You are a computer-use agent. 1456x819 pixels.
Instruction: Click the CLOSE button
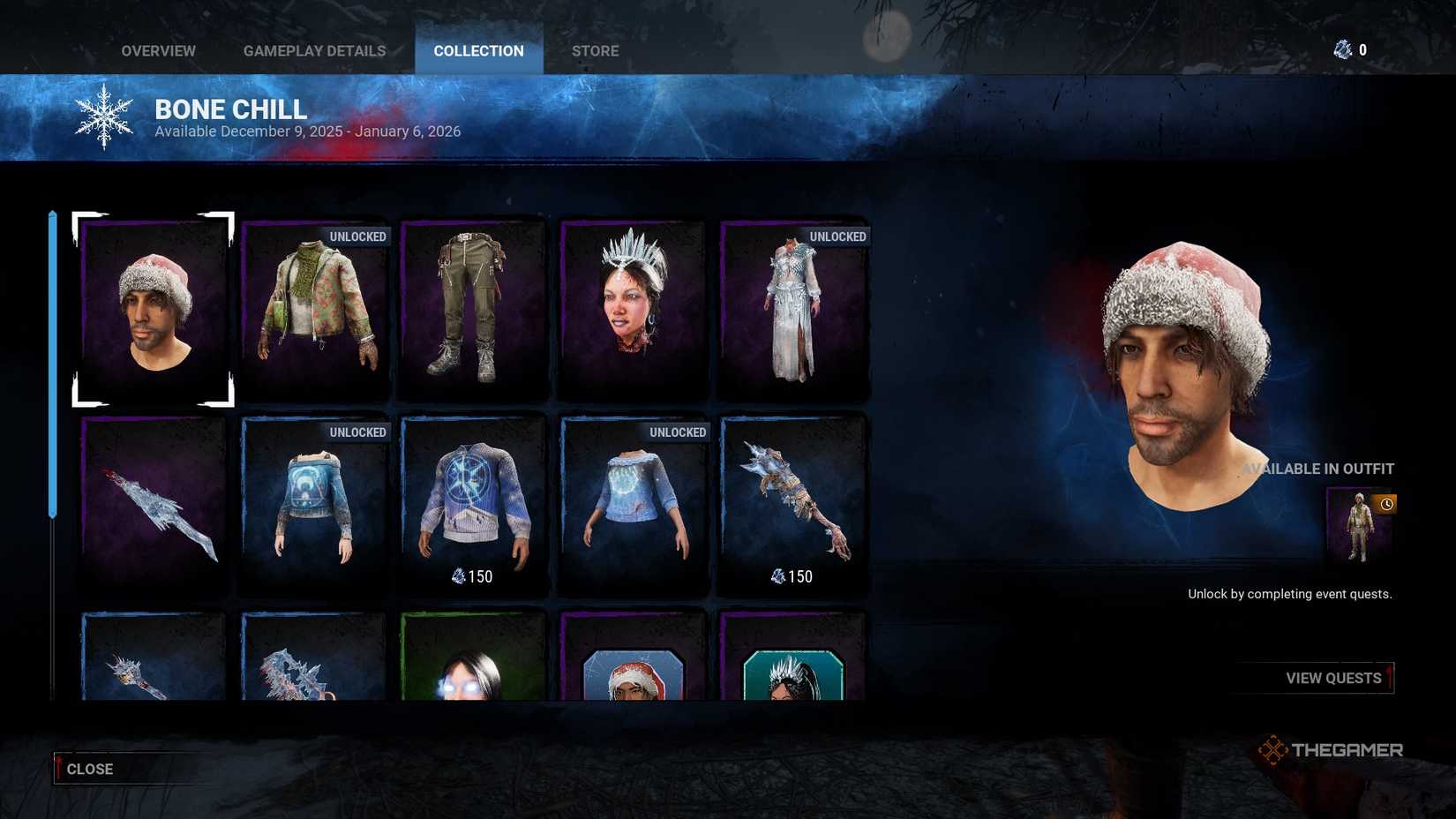pos(88,769)
